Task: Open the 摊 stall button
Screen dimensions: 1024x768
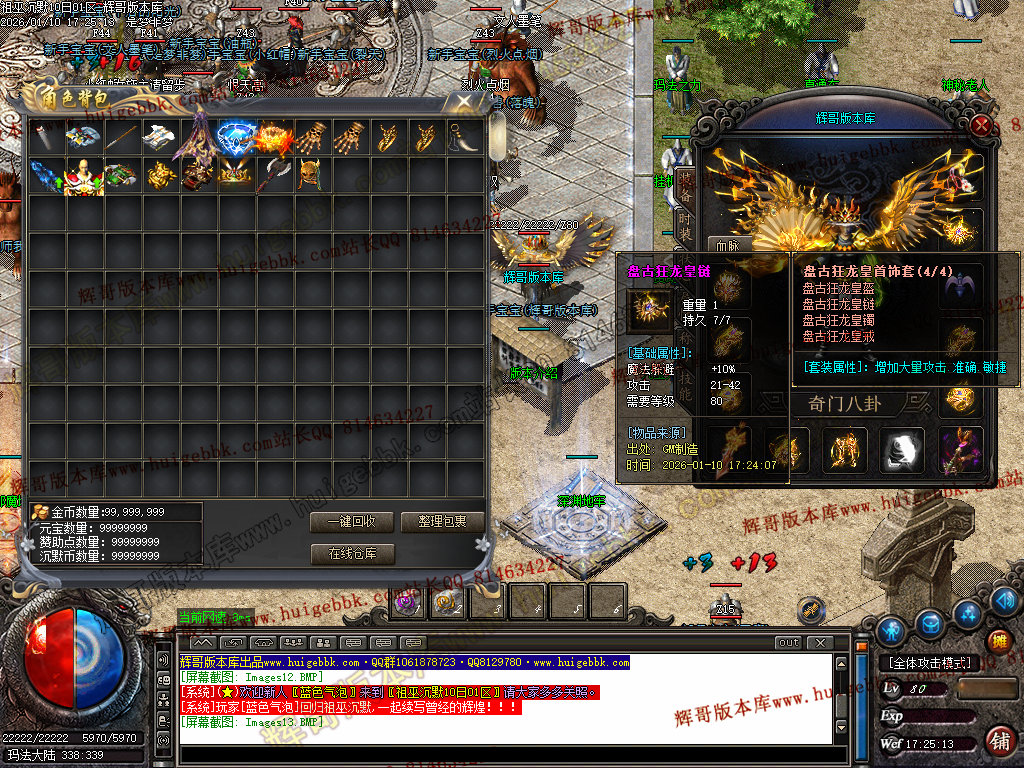Action: [998, 641]
